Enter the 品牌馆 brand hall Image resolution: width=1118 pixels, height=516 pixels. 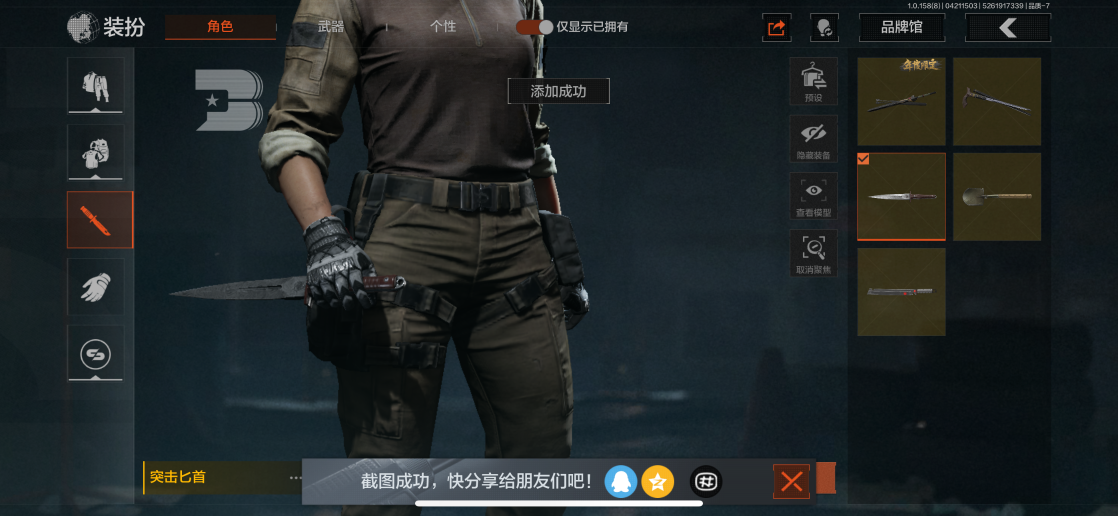901,28
